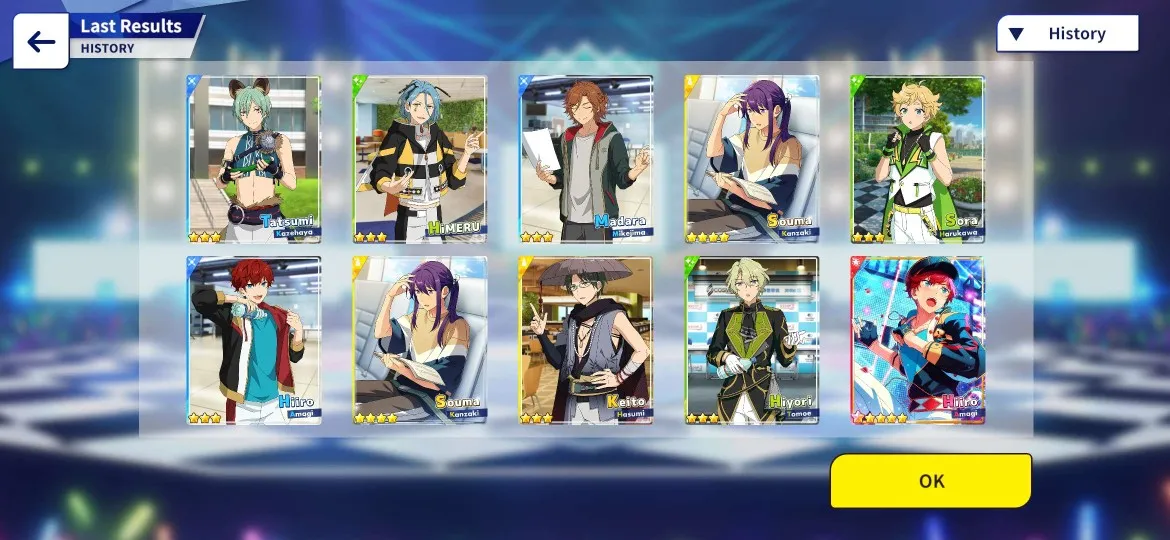The height and width of the screenshot is (540, 1170).
Task: Confirm results with the OK button
Action: click(x=930, y=481)
